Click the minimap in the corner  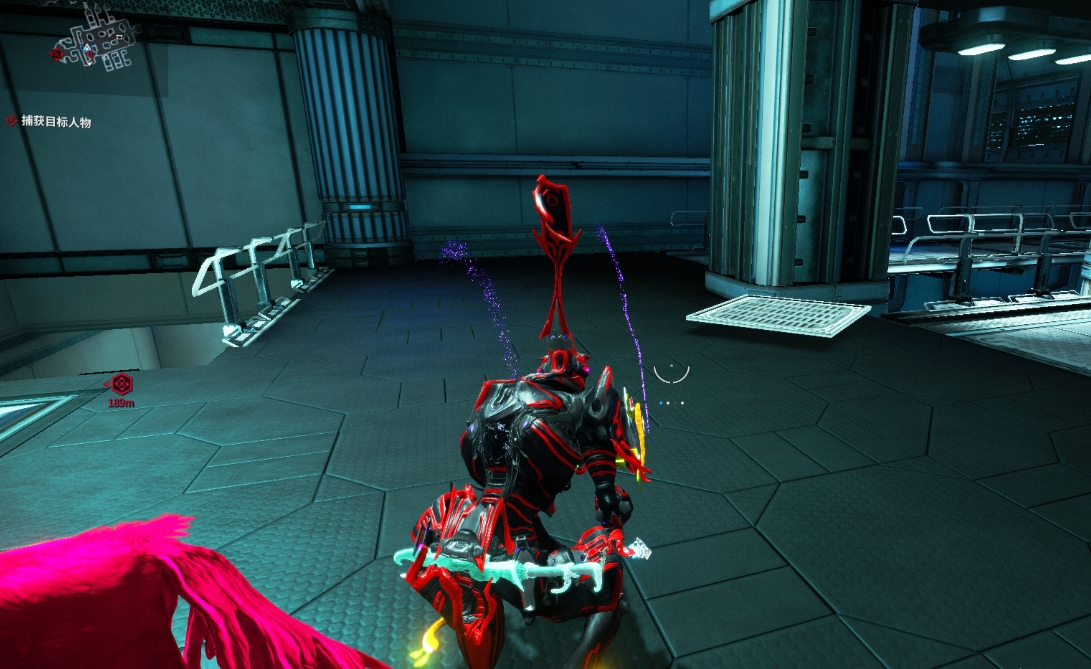95,40
